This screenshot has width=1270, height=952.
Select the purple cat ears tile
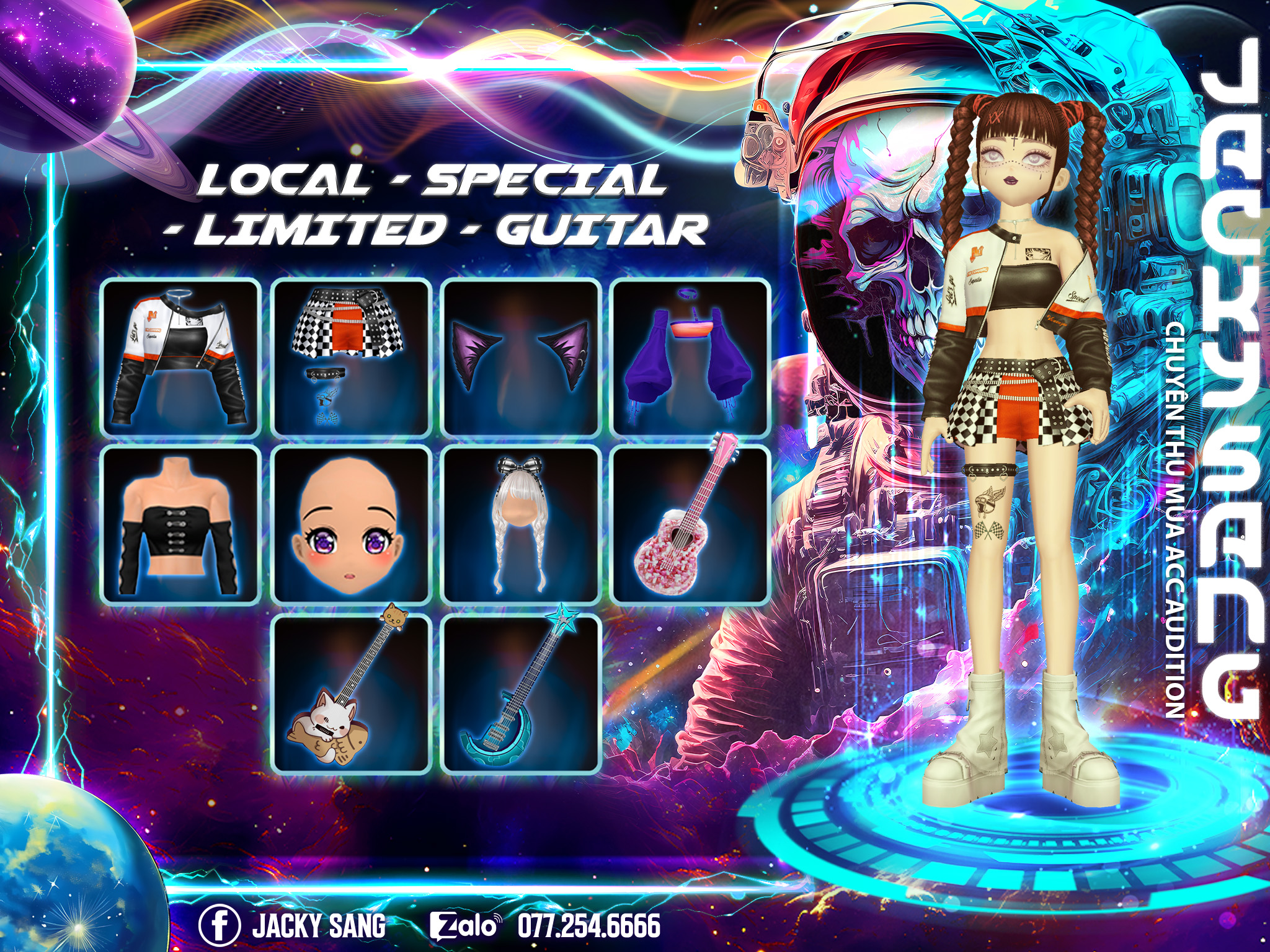pos(521,358)
